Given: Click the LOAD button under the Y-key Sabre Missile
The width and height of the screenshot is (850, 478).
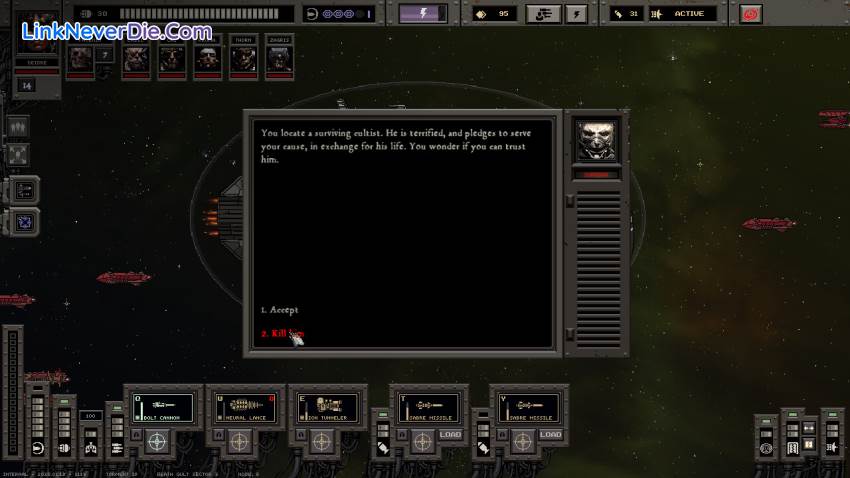Looking at the screenshot, I should [550, 435].
